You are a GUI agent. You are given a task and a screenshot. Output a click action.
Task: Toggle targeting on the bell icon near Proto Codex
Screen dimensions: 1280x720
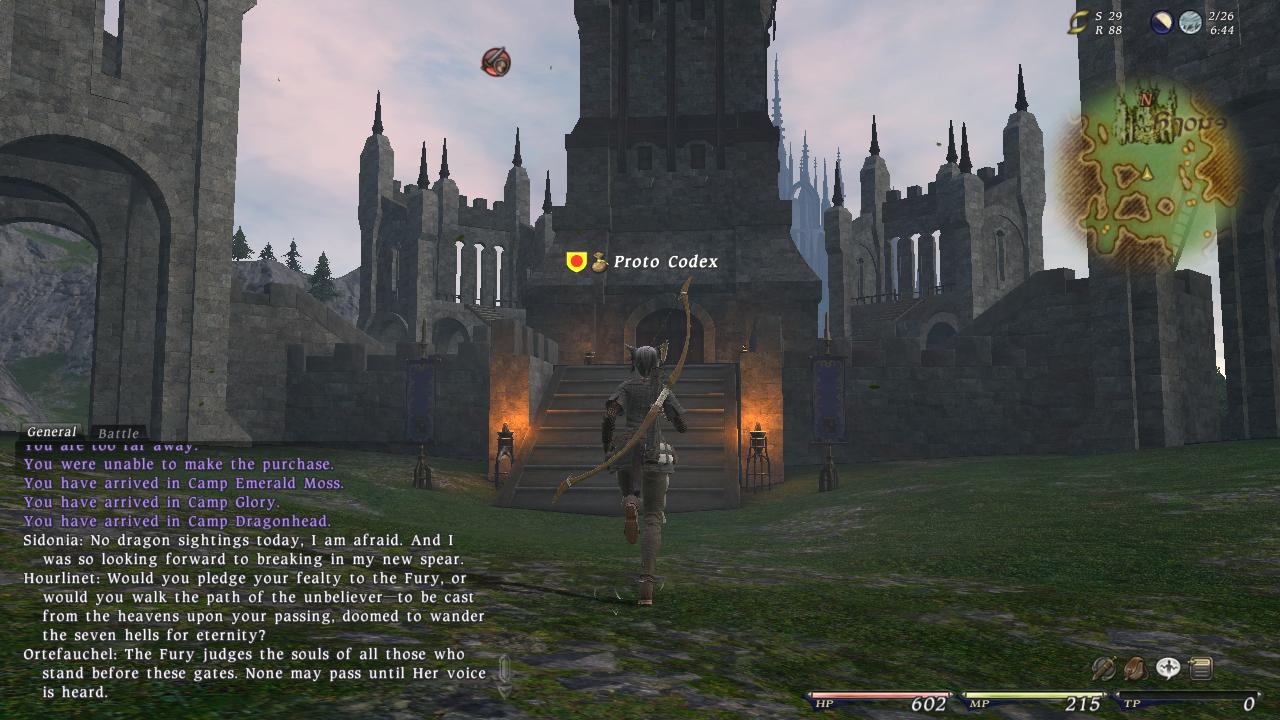tap(598, 260)
